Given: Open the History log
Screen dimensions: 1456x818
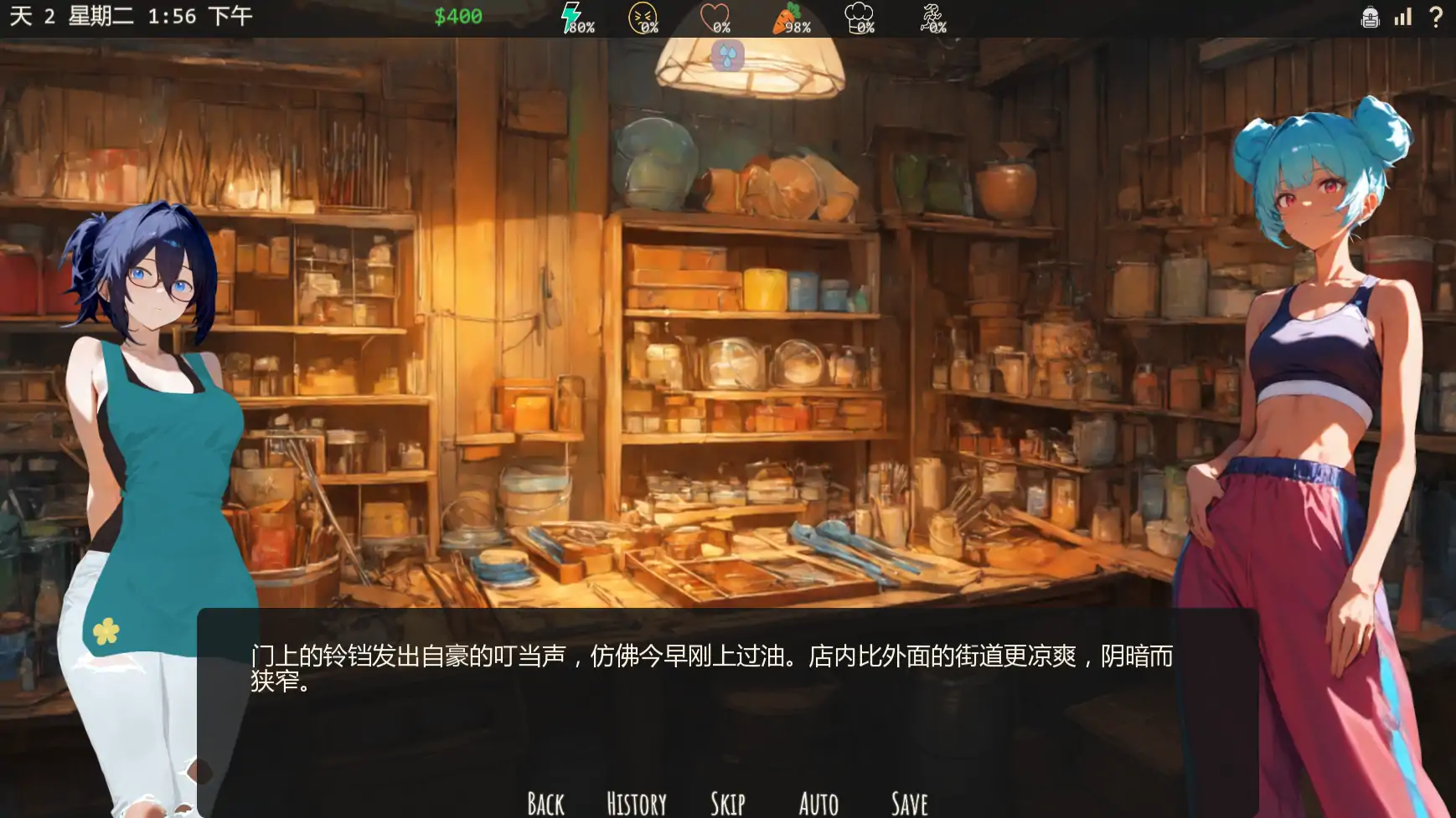Looking at the screenshot, I should coord(636,801).
